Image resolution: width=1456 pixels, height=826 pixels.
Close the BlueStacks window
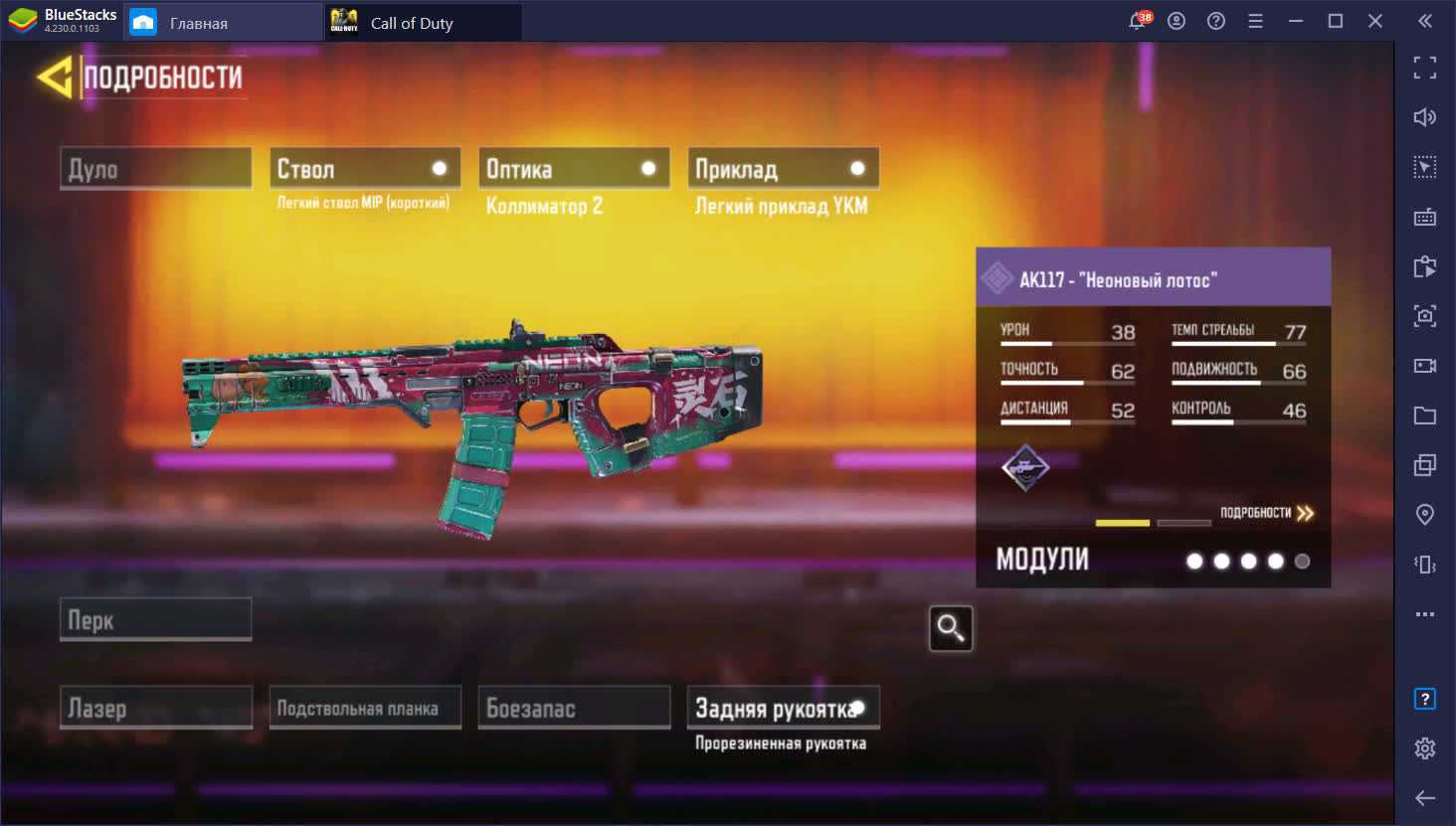(x=1375, y=21)
